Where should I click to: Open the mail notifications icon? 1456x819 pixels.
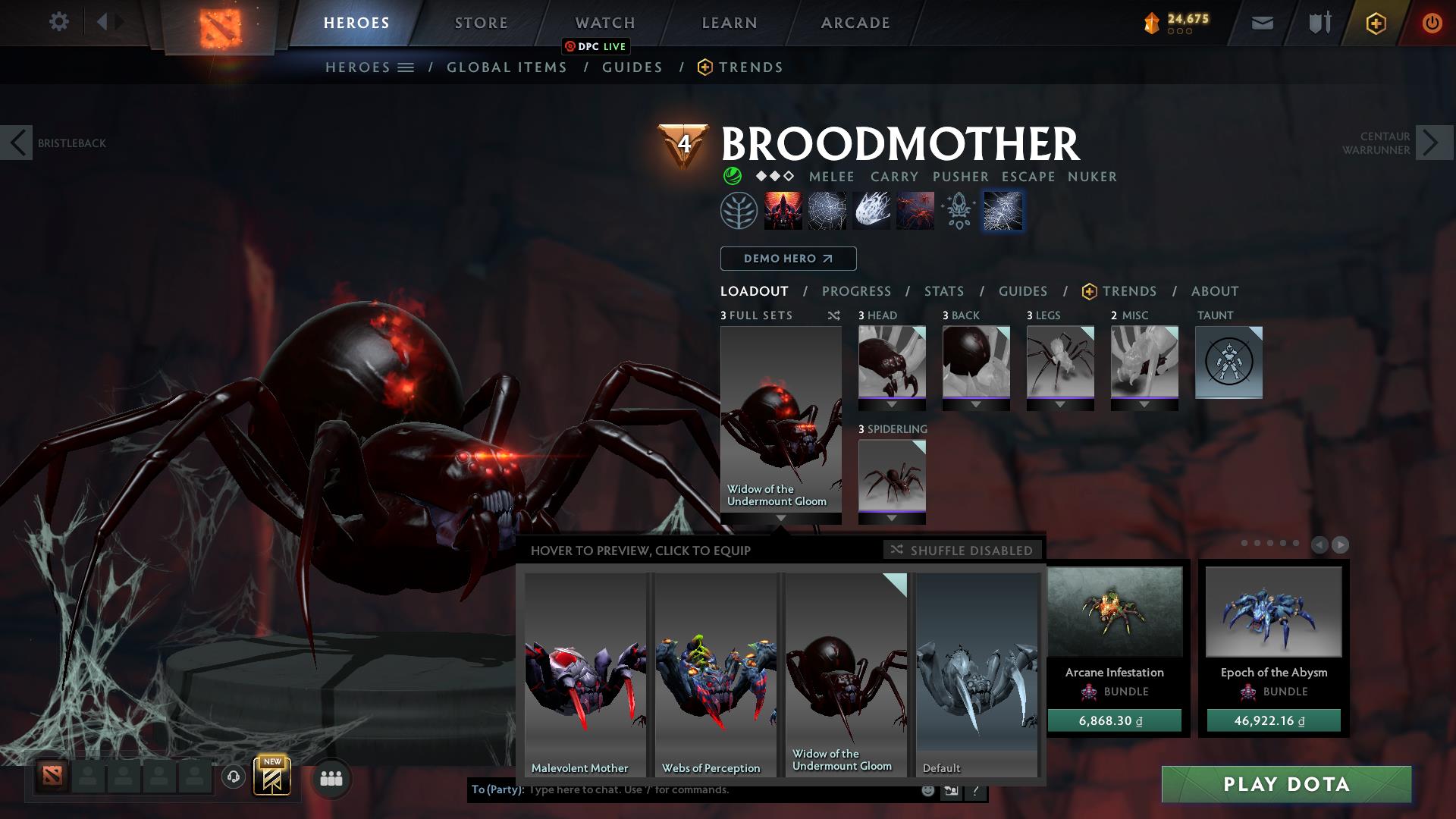tap(1261, 23)
